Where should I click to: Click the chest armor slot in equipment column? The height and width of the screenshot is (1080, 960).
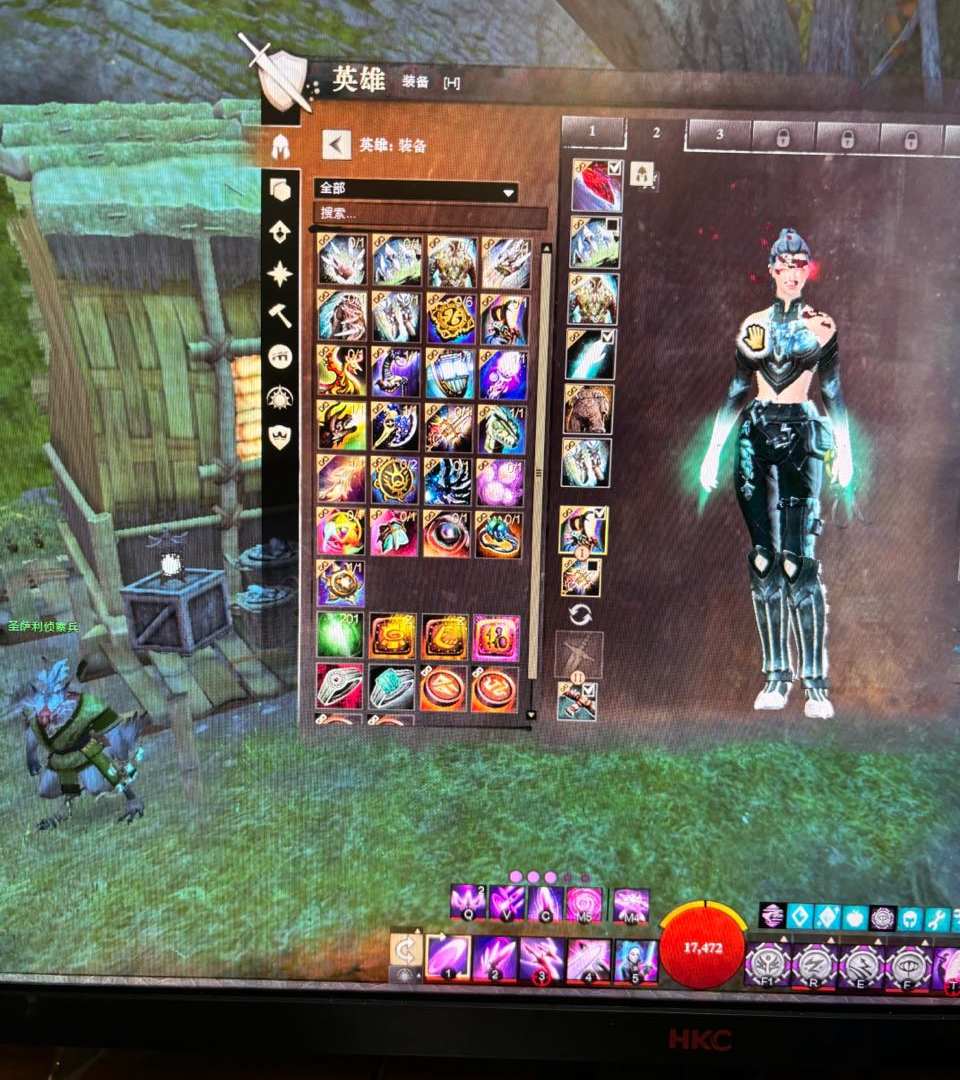click(x=593, y=298)
